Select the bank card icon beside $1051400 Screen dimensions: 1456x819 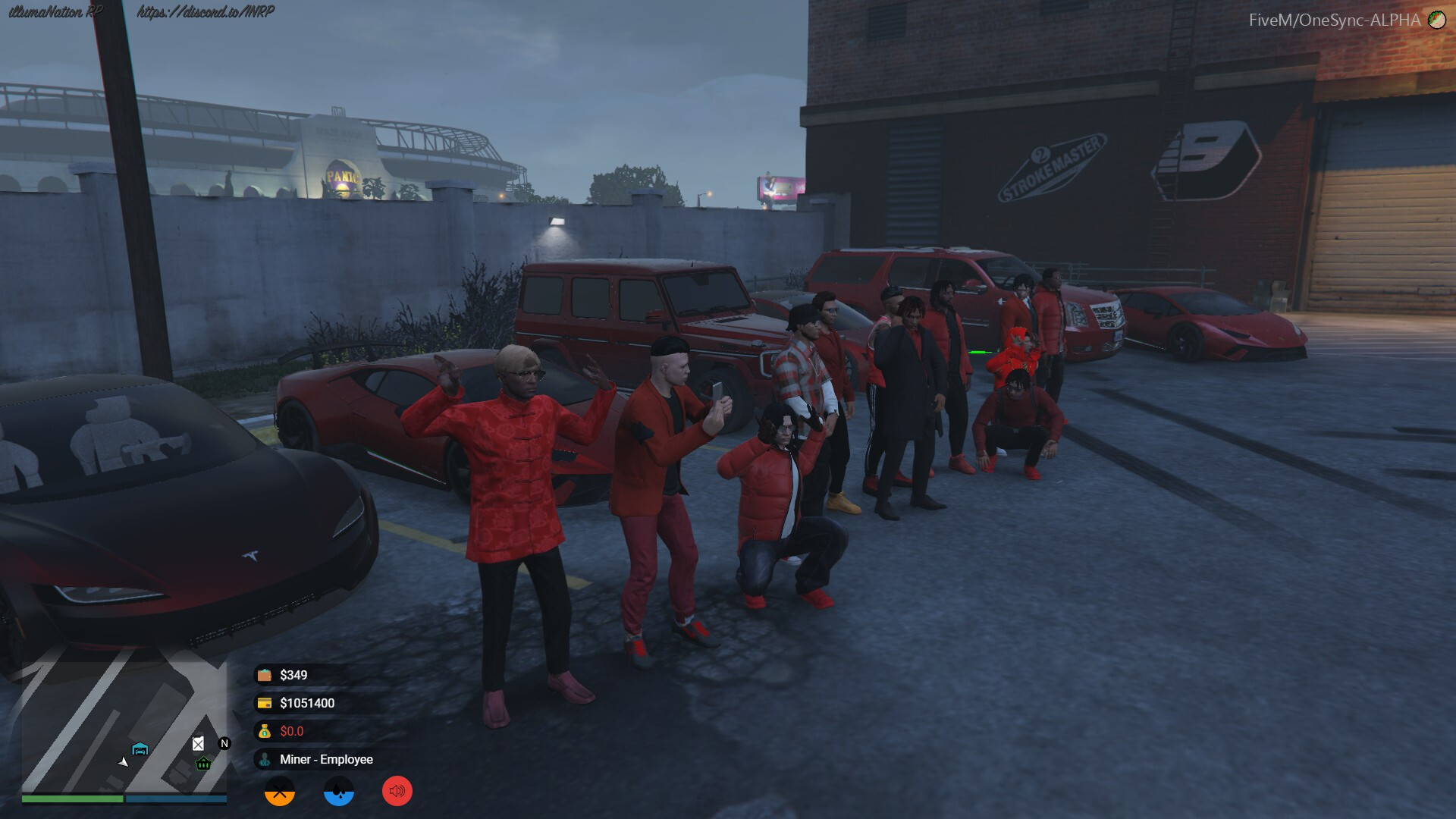pyautogui.click(x=263, y=702)
